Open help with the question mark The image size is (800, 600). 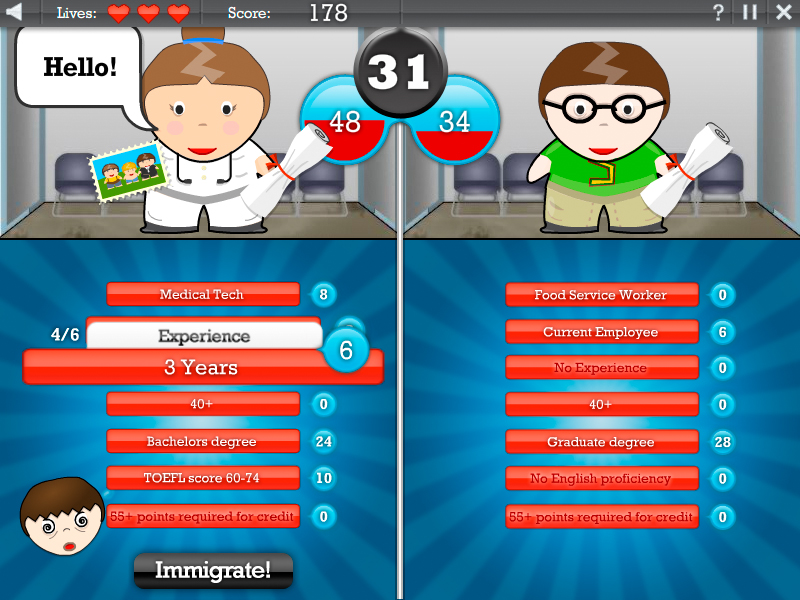(x=718, y=12)
